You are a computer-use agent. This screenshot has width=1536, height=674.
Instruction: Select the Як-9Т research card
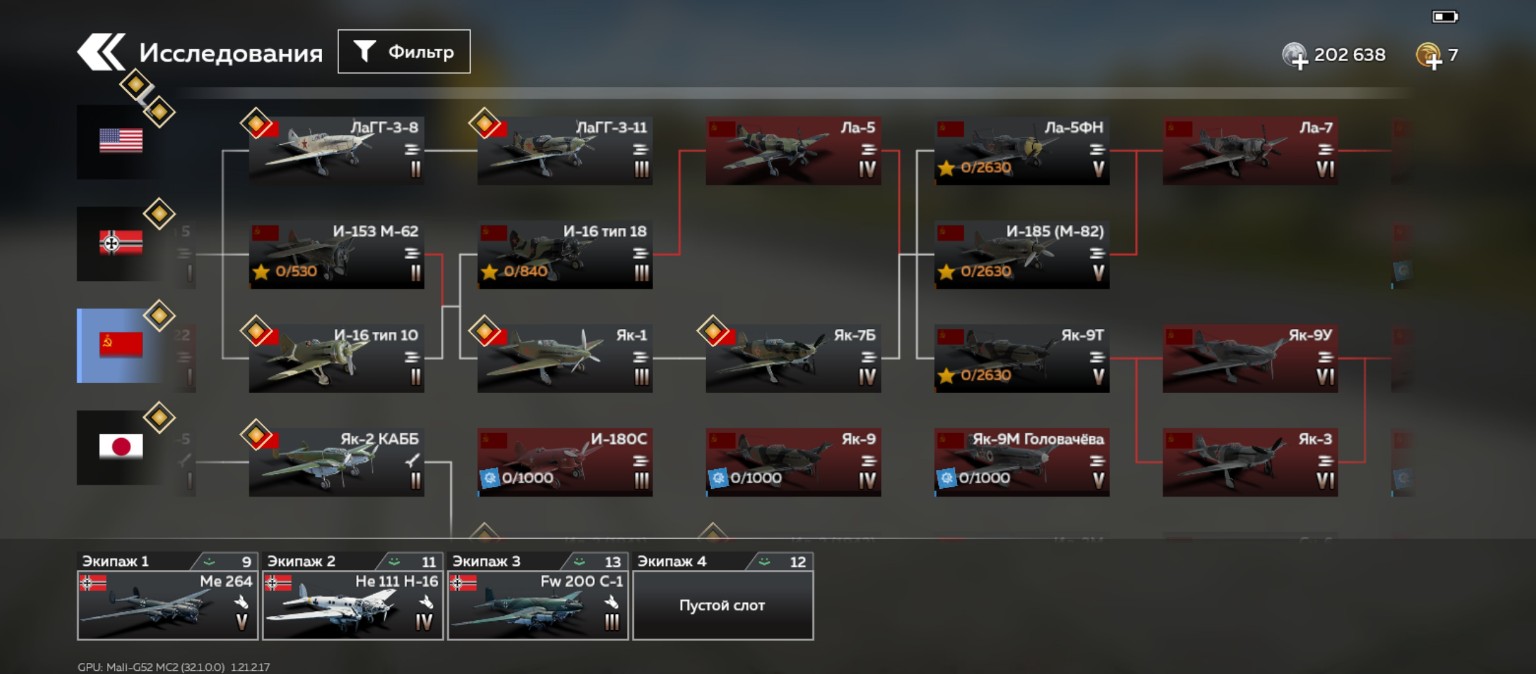point(1022,358)
